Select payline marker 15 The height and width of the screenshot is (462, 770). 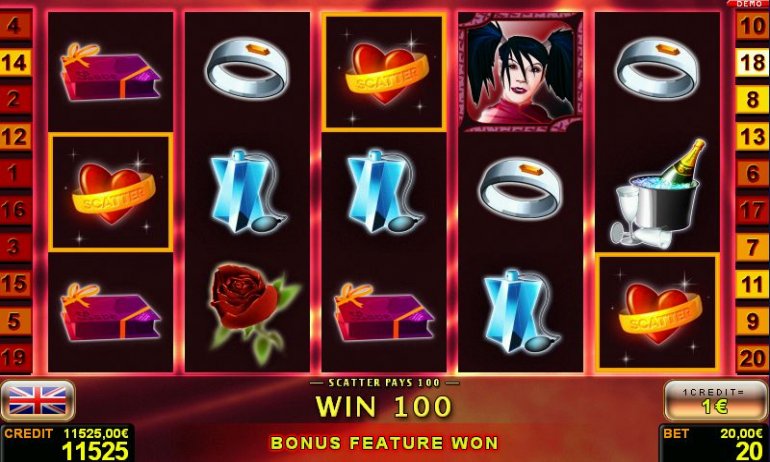[x=15, y=284]
